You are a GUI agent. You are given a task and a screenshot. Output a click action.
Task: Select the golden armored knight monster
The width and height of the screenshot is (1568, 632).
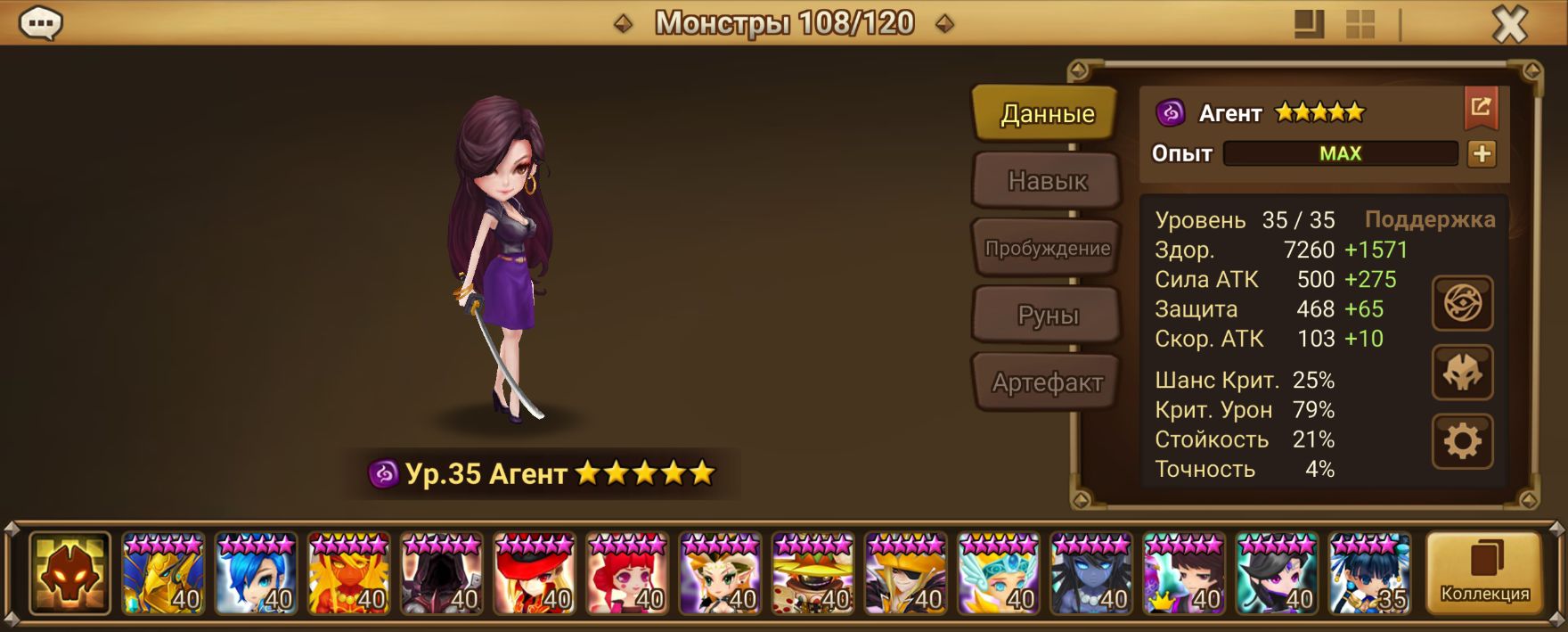click(163, 573)
